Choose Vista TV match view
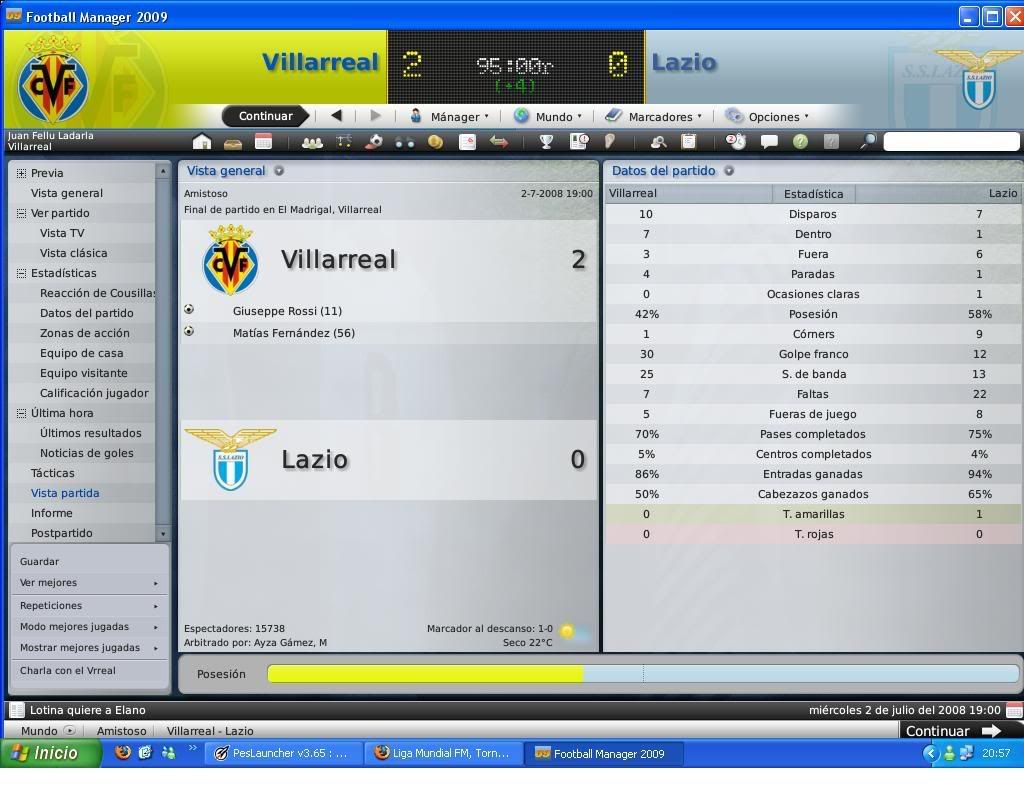Viewport: 1024px width, 791px height. pos(62,233)
